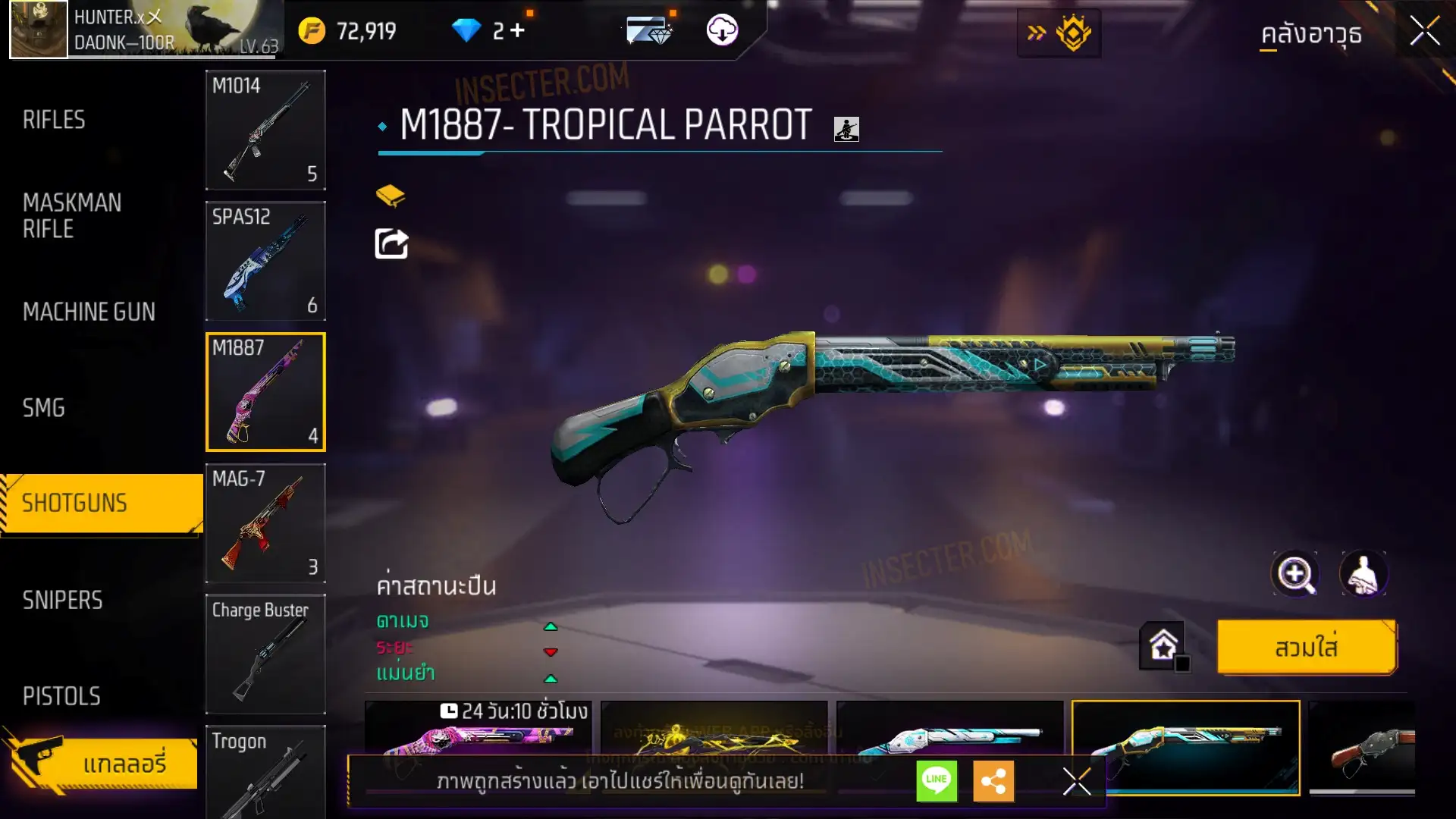Share the image via LINE
This screenshot has height=819, width=1456.
pos(937,780)
